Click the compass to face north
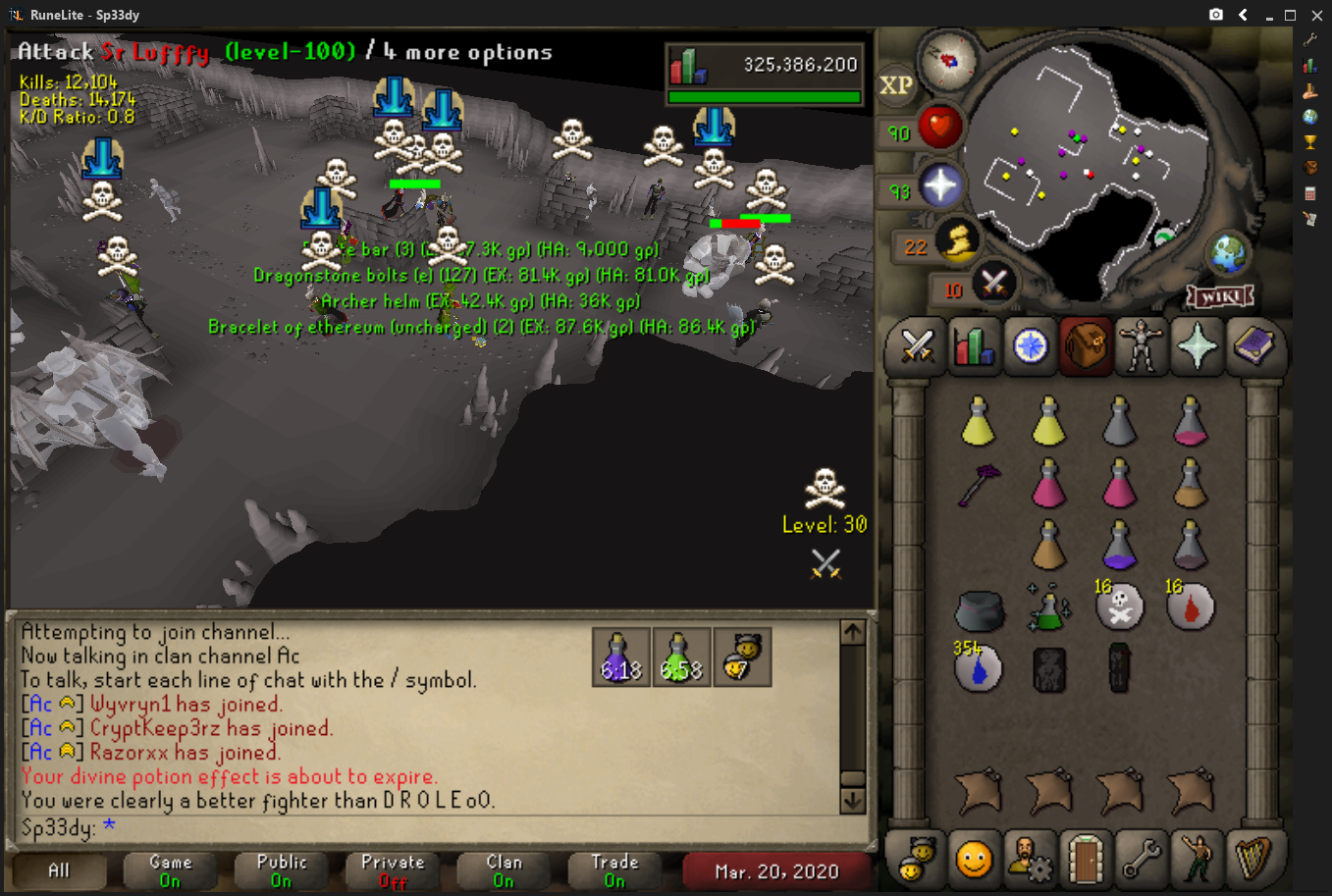 [949, 61]
